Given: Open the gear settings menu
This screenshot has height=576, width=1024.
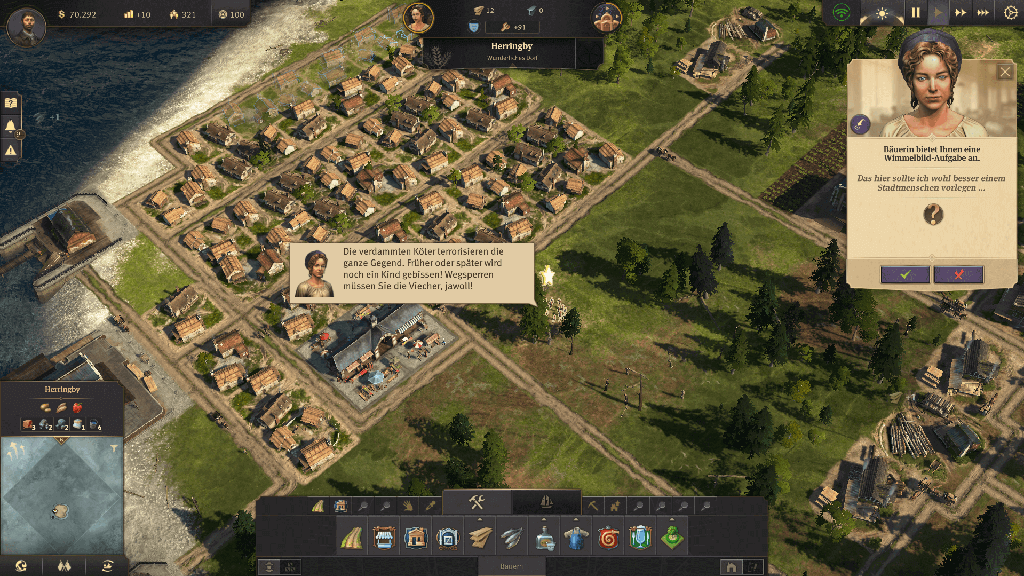Looking at the screenshot, I should pos(1010,13).
